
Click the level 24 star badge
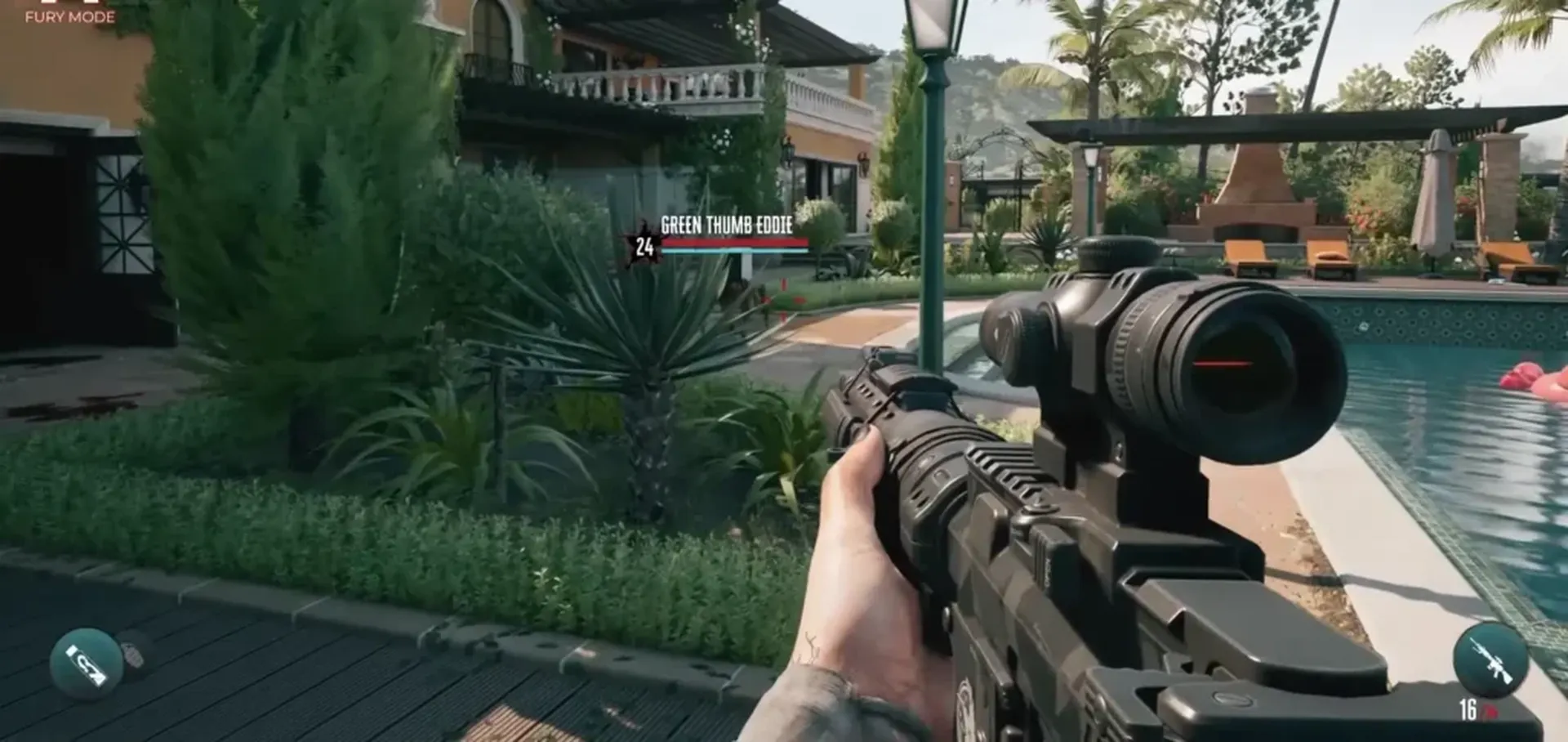pyautogui.click(x=644, y=244)
